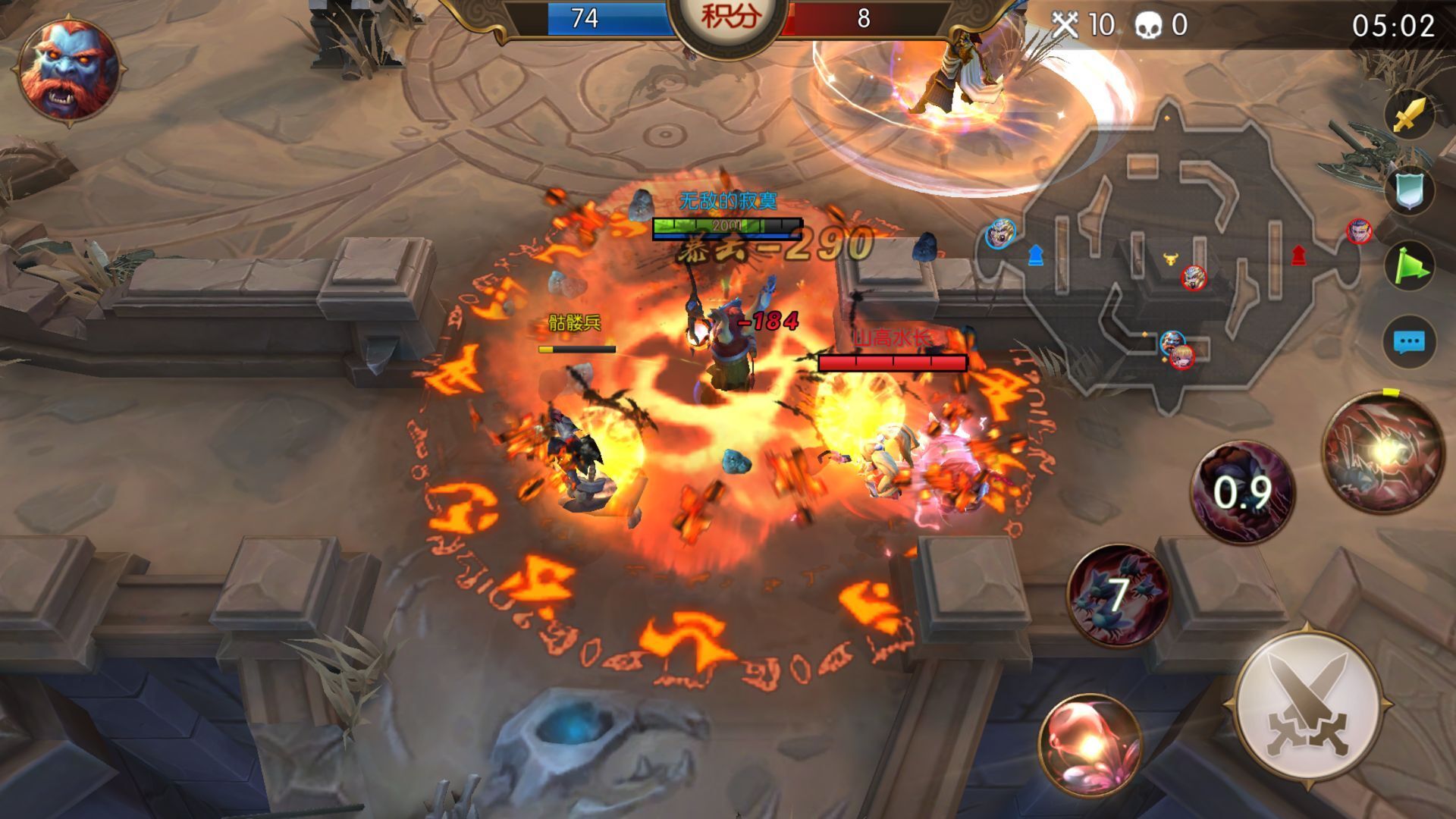
Task: Cast the glowing ultimate skill
Action: click(1382, 453)
